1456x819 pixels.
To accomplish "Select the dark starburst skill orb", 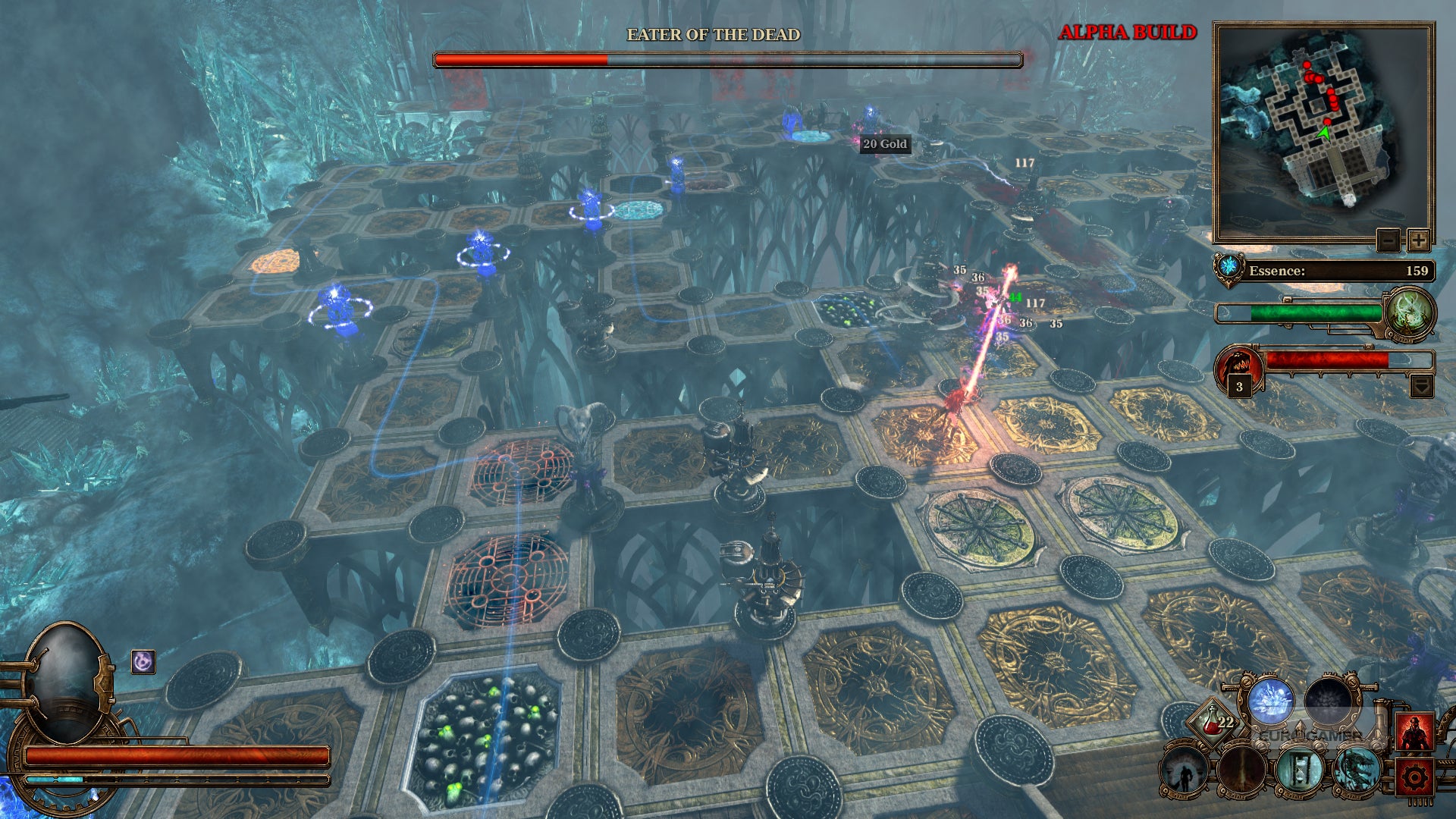I will (1329, 701).
